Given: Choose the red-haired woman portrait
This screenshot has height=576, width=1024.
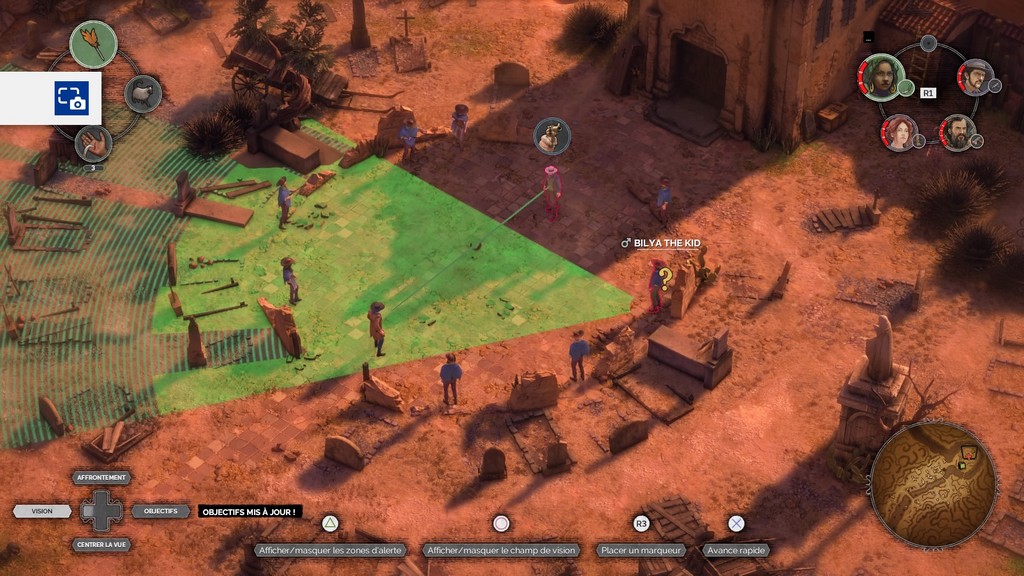Looking at the screenshot, I should point(898,132).
